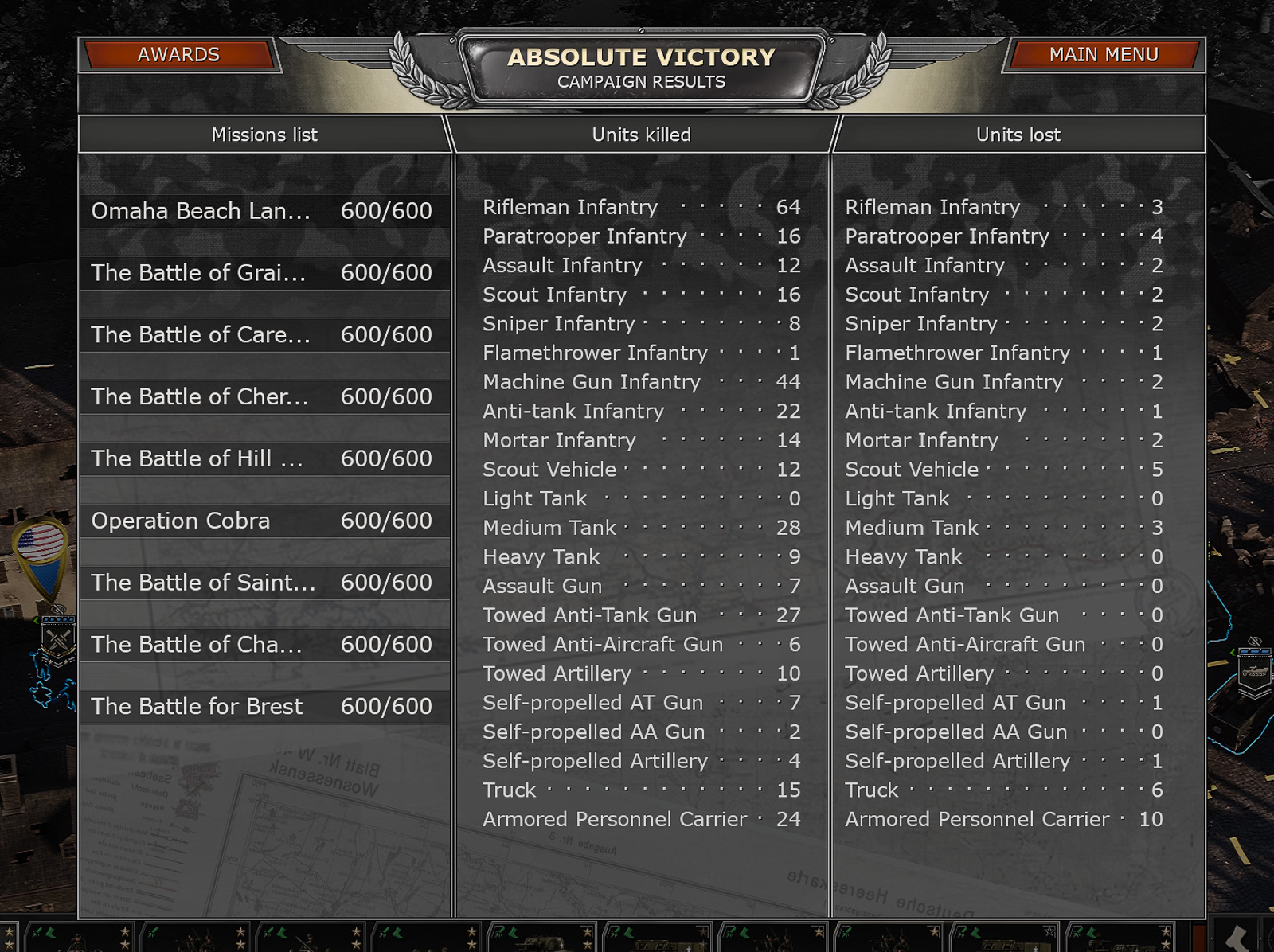Select The Battle for Brest mission entry
The width and height of the screenshot is (1274, 952).
point(263,706)
